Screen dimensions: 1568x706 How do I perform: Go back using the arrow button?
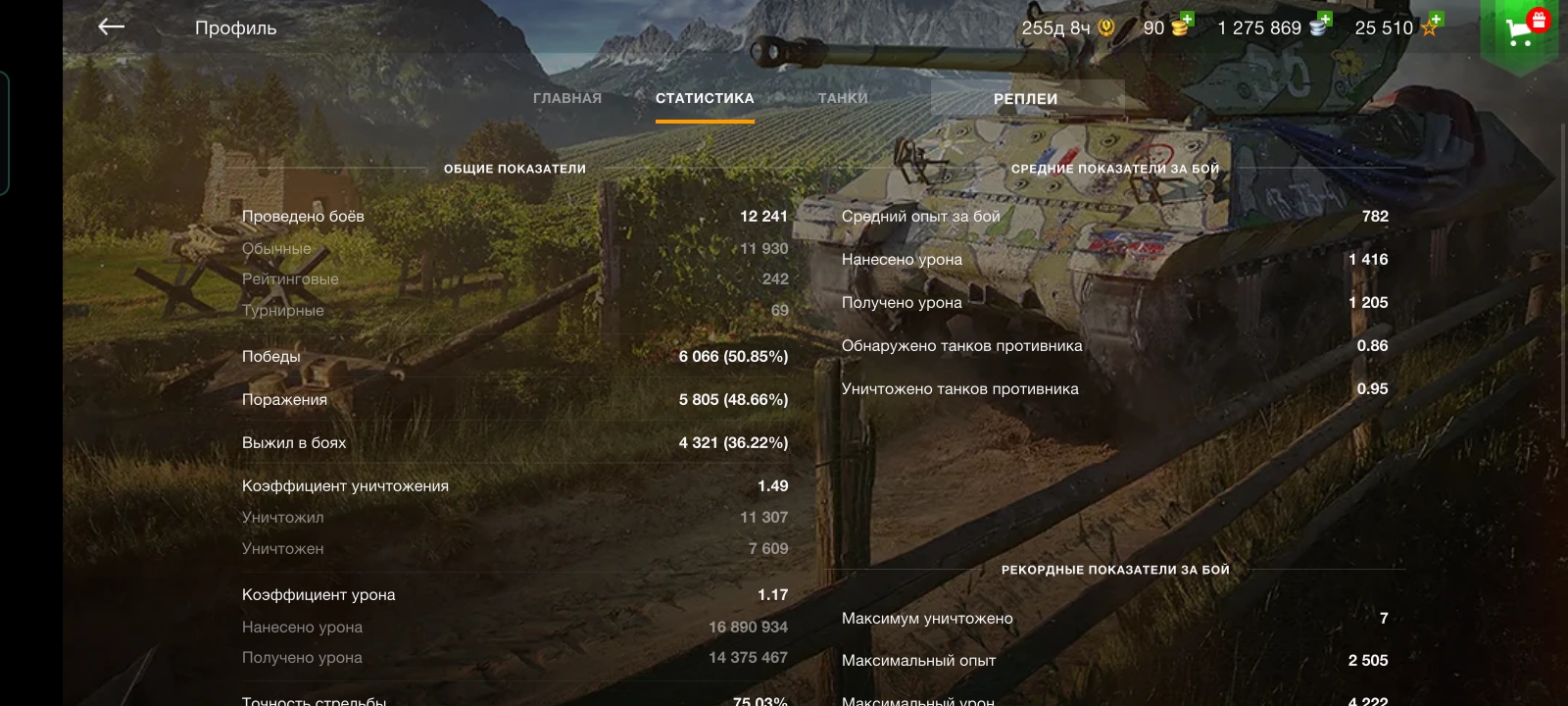pyautogui.click(x=112, y=27)
